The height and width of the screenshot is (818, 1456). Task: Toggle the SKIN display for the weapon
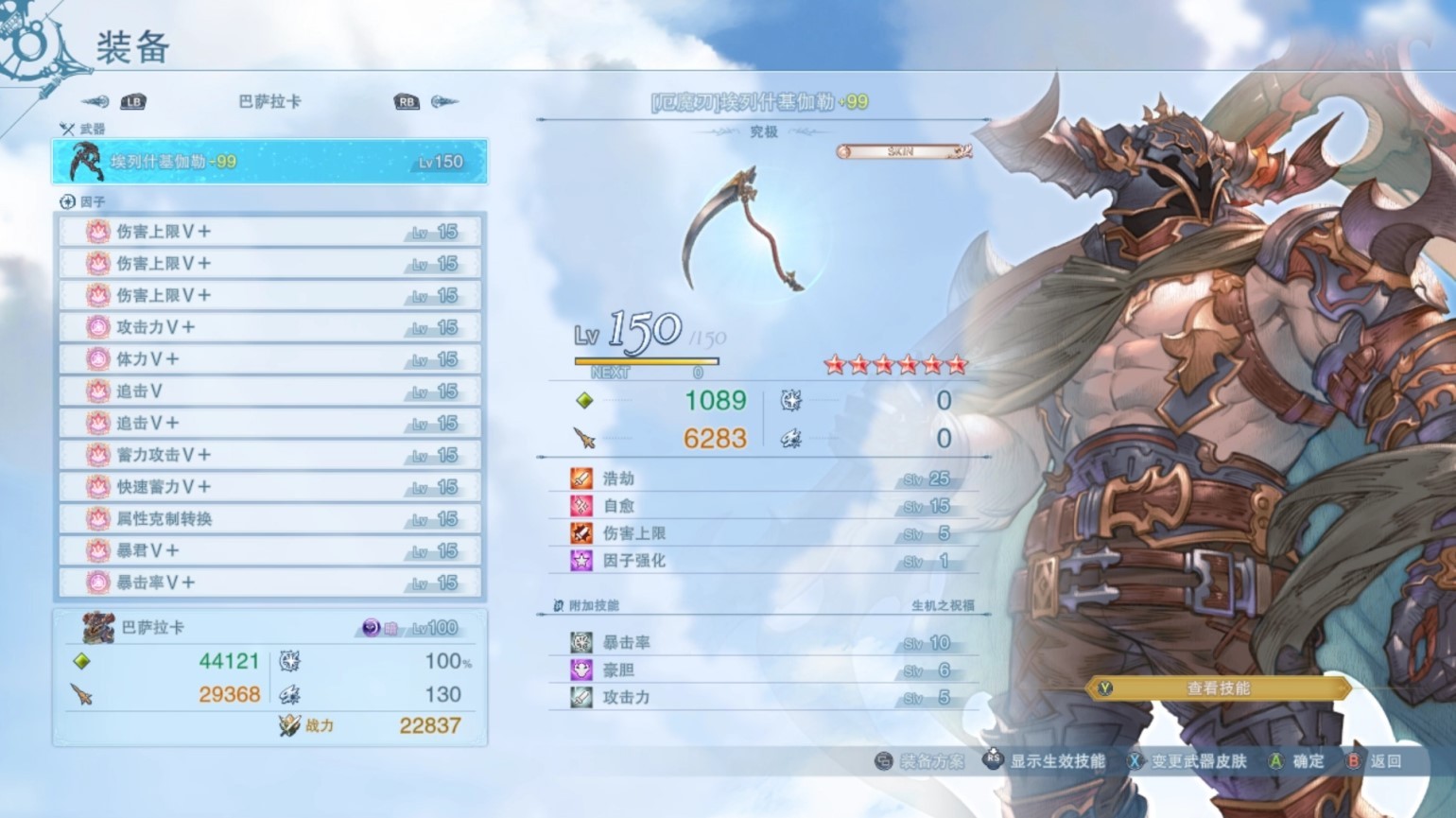tap(901, 150)
